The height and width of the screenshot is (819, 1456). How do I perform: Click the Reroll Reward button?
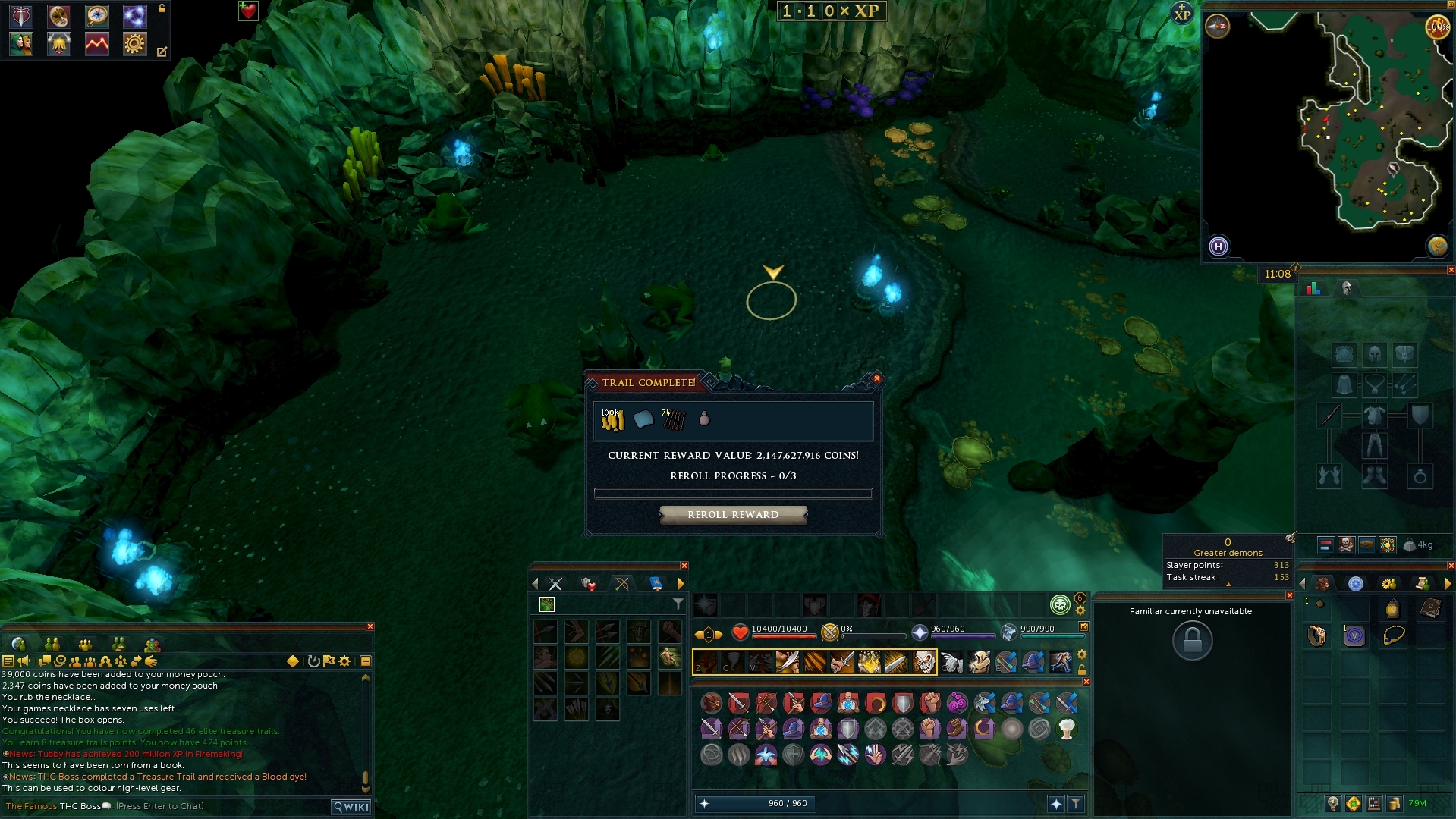(733, 514)
